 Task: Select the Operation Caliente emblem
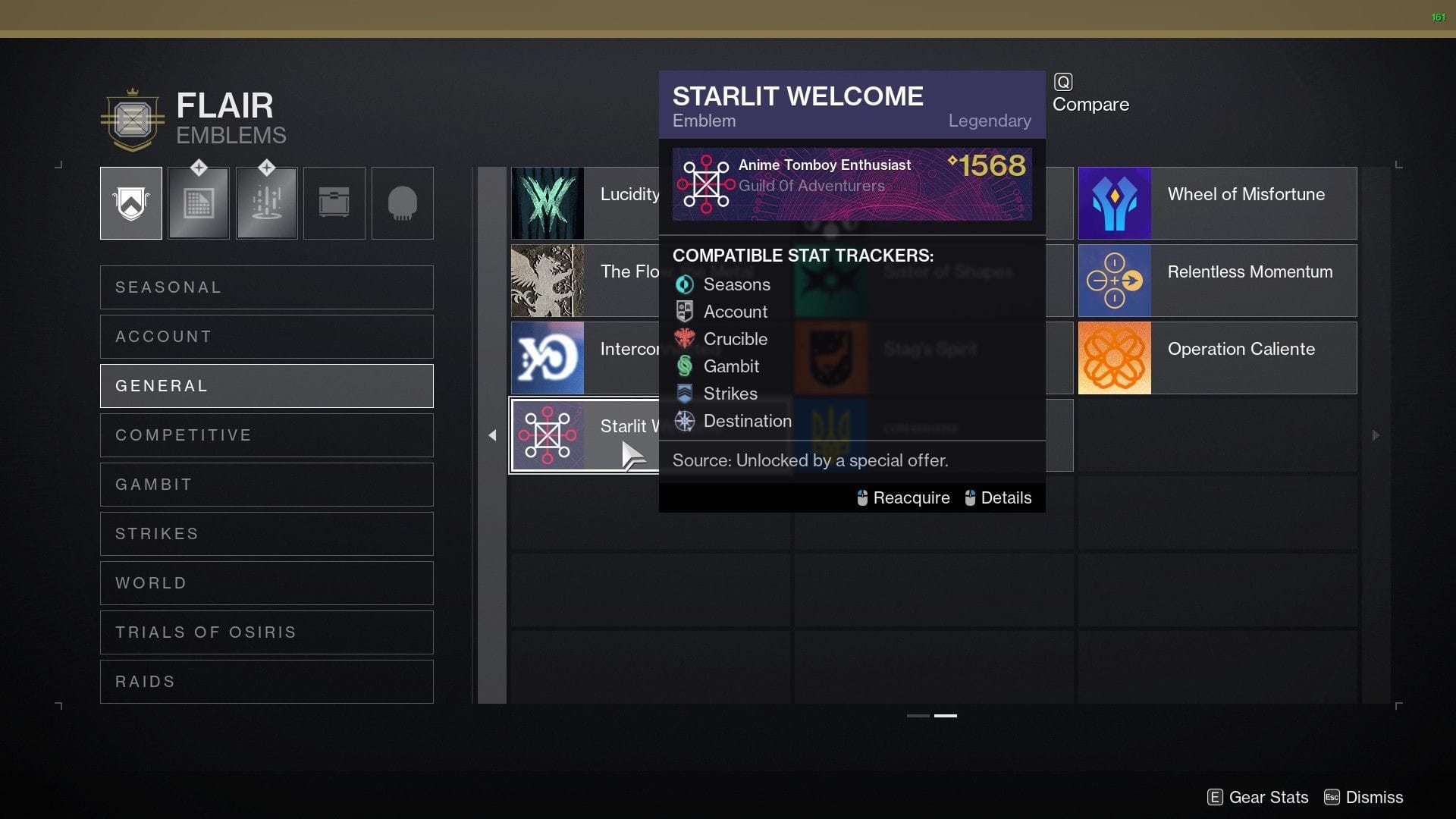pos(1217,357)
